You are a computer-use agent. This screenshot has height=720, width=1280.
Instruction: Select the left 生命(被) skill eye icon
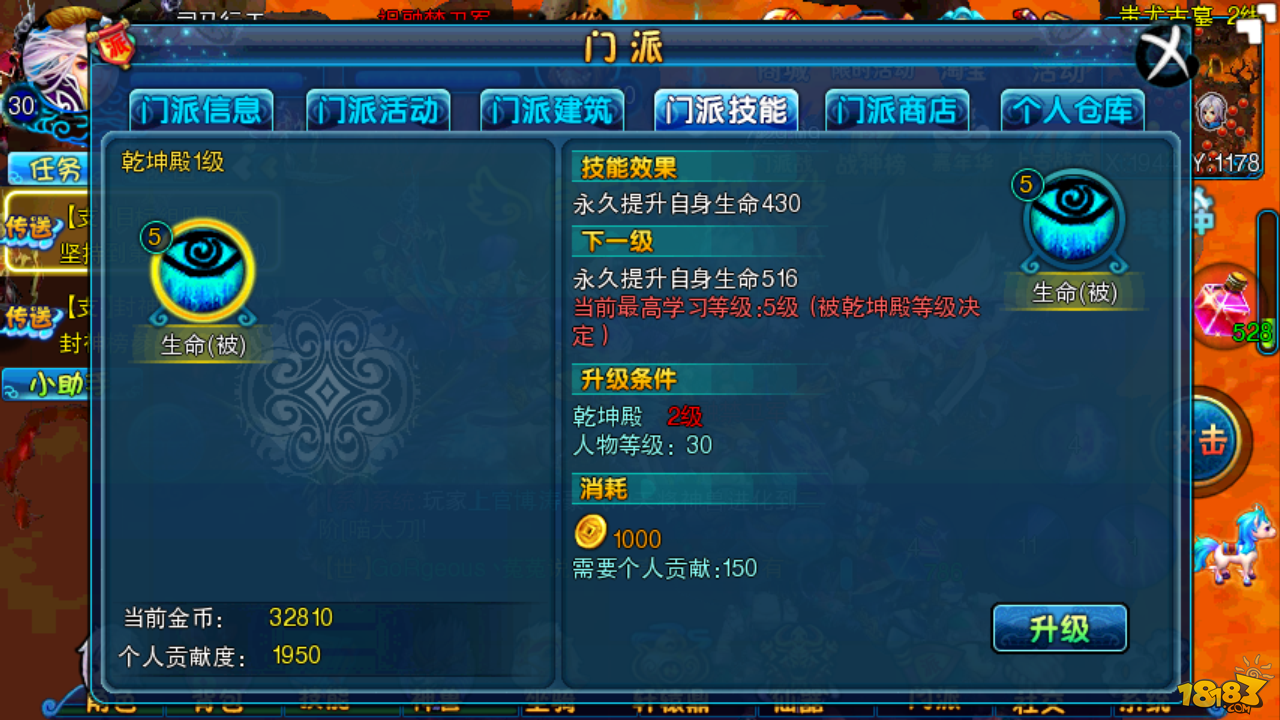click(202, 268)
